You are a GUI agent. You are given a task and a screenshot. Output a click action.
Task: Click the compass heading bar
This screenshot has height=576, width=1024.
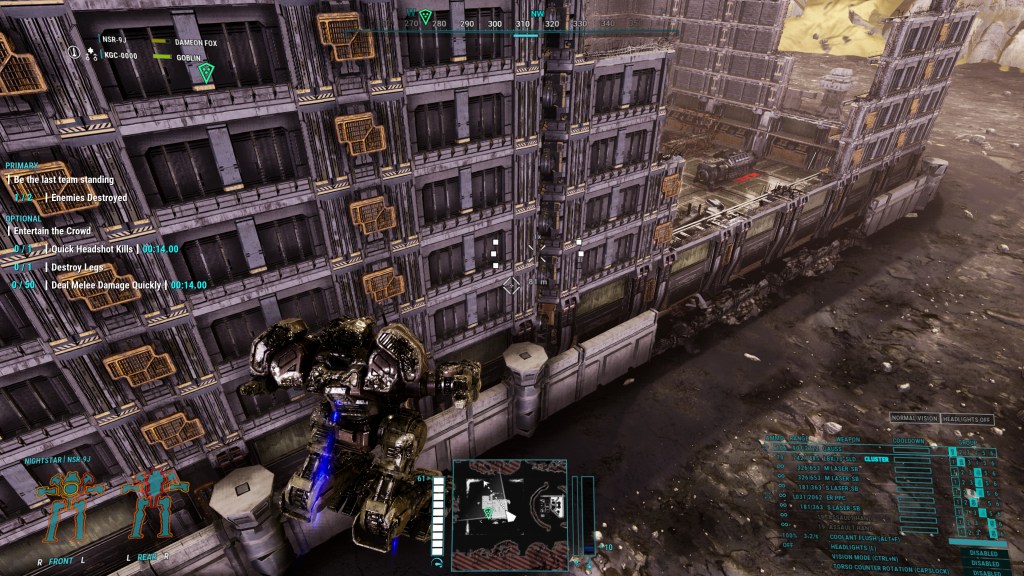(x=470, y=22)
